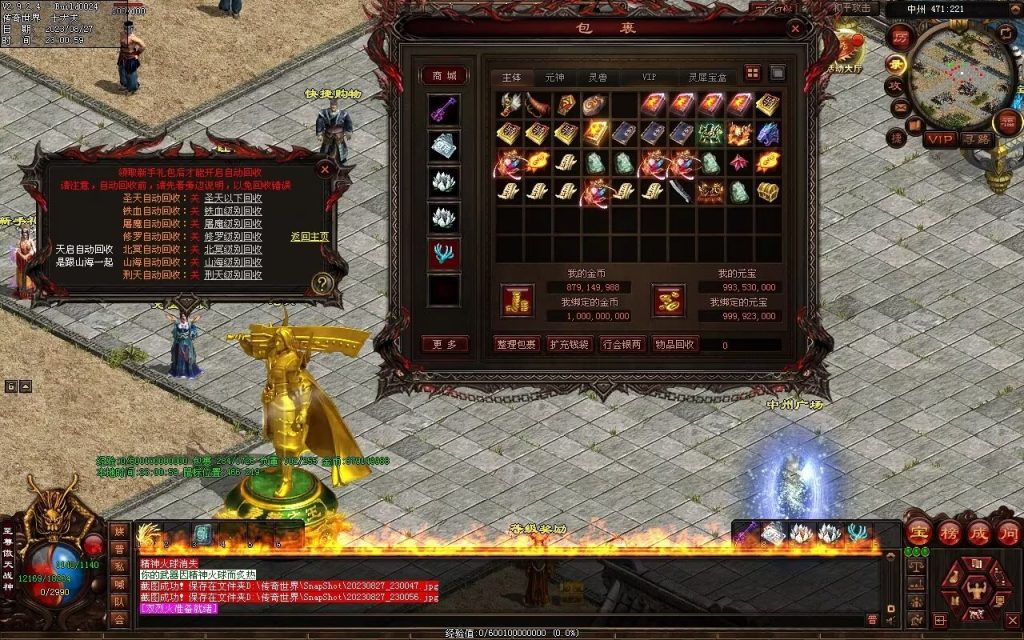This screenshot has width=1024, height=640.
Task: Open the 行会银两 button
Action: pyautogui.click(x=622, y=344)
